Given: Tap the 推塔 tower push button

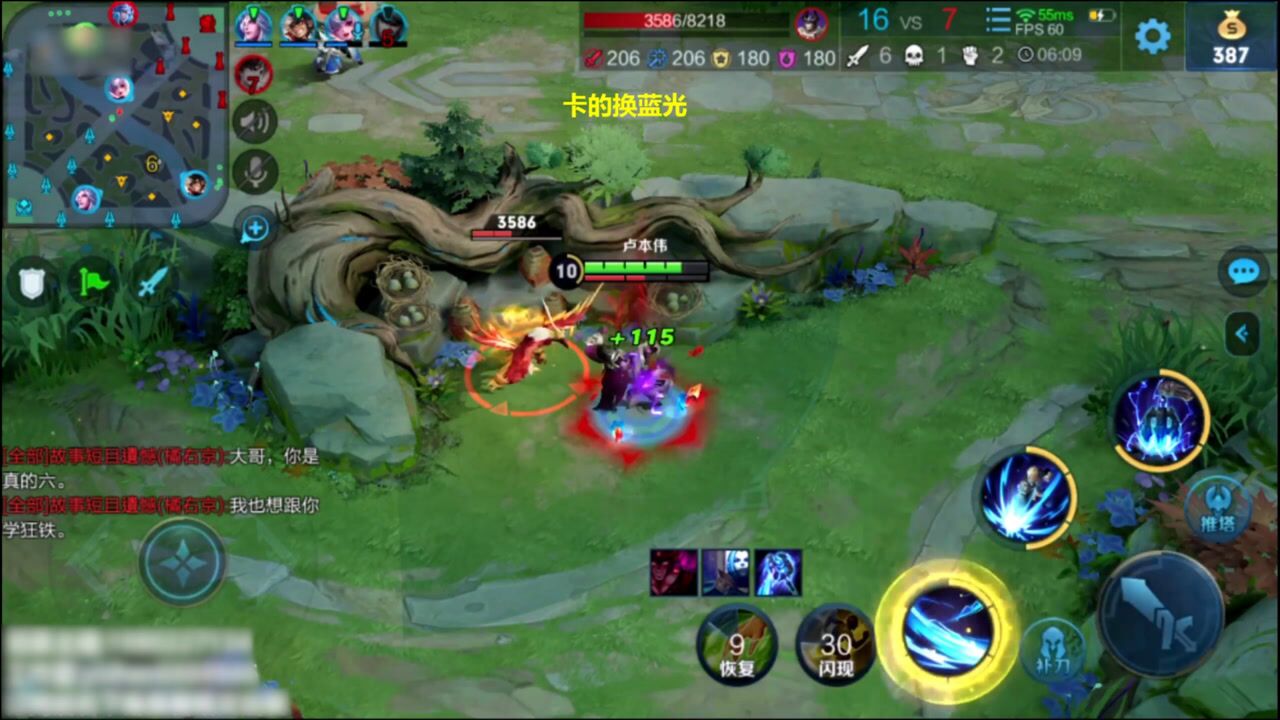Looking at the screenshot, I should 1217,508.
